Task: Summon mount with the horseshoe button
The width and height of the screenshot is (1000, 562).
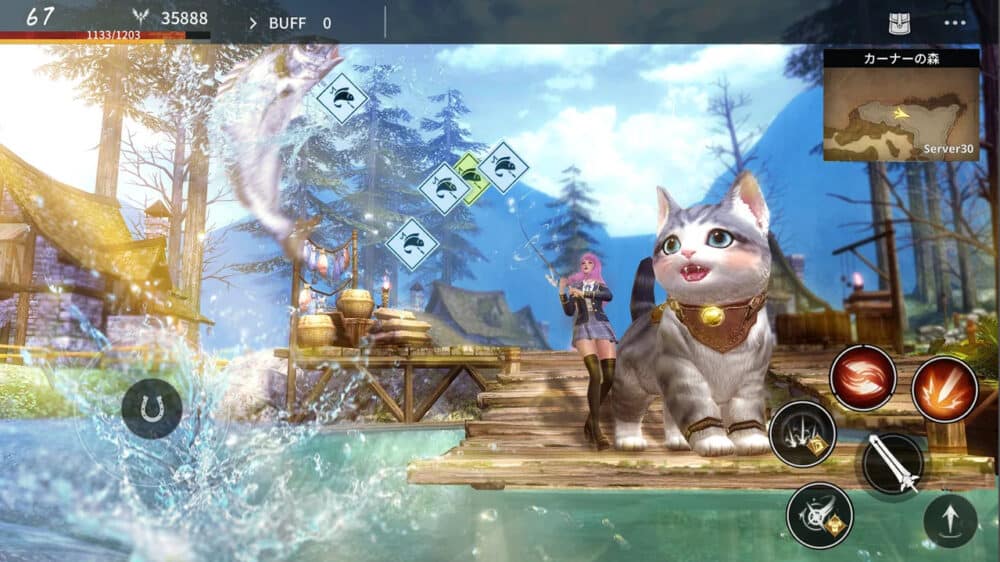Action: pos(152,409)
